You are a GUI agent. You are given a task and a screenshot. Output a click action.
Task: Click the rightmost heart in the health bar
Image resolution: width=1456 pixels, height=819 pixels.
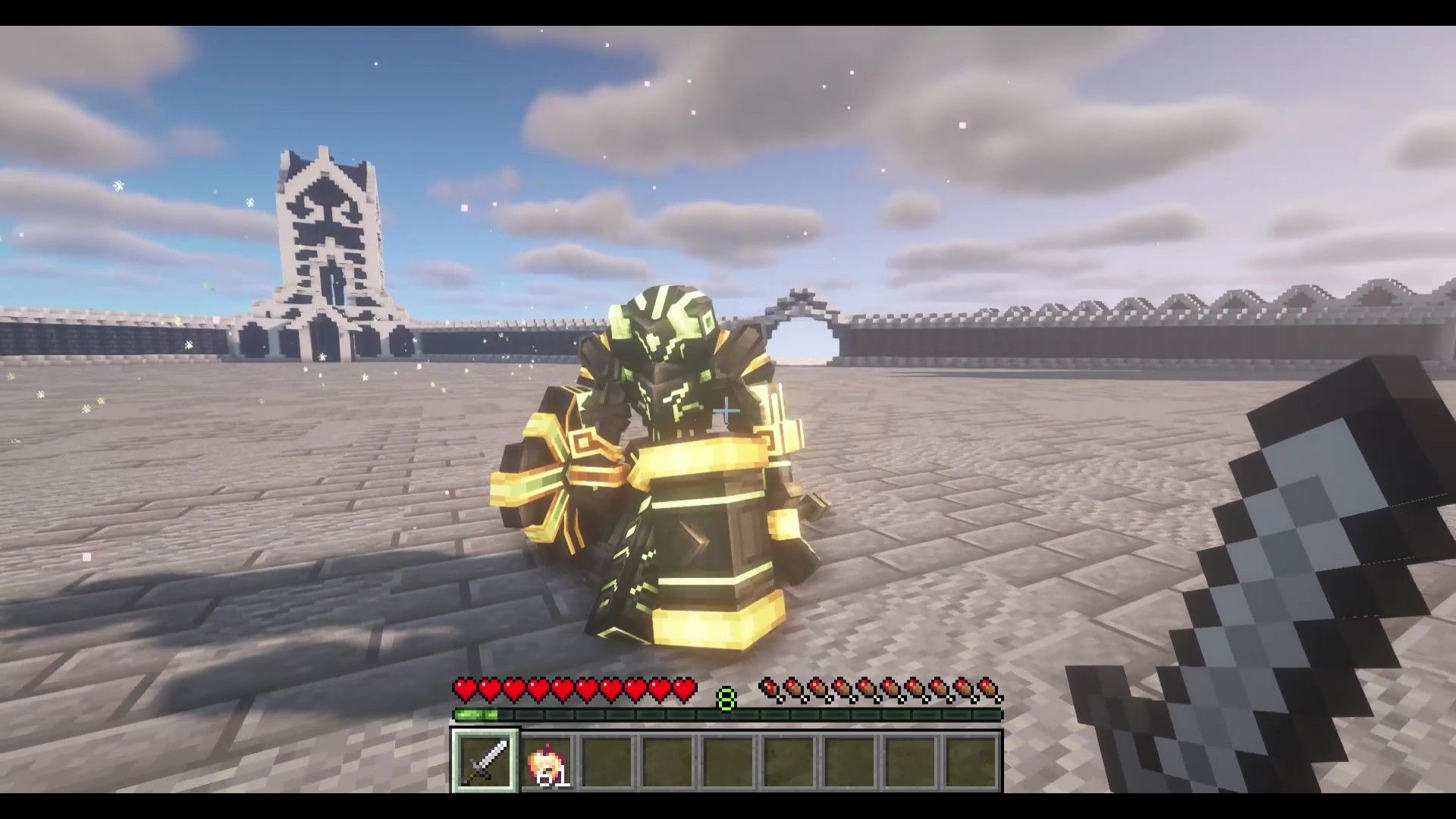point(684,689)
